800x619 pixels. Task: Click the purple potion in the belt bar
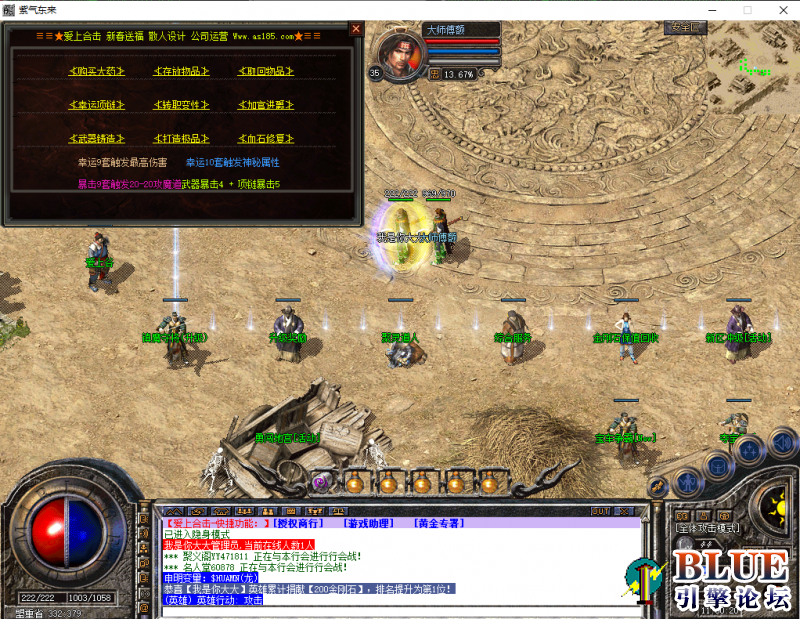point(321,482)
